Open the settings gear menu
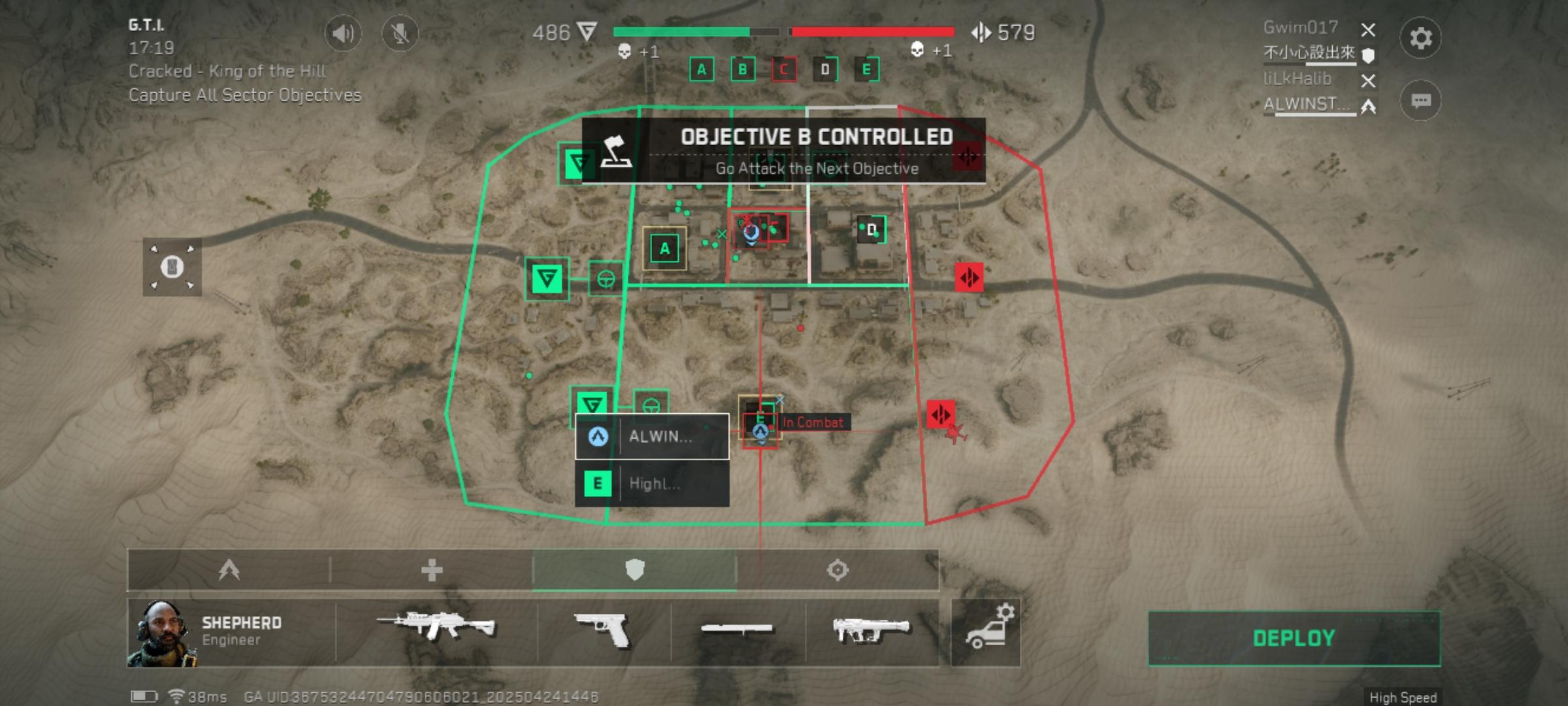The width and height of the screenshot is (1568, 706). 1420,38
